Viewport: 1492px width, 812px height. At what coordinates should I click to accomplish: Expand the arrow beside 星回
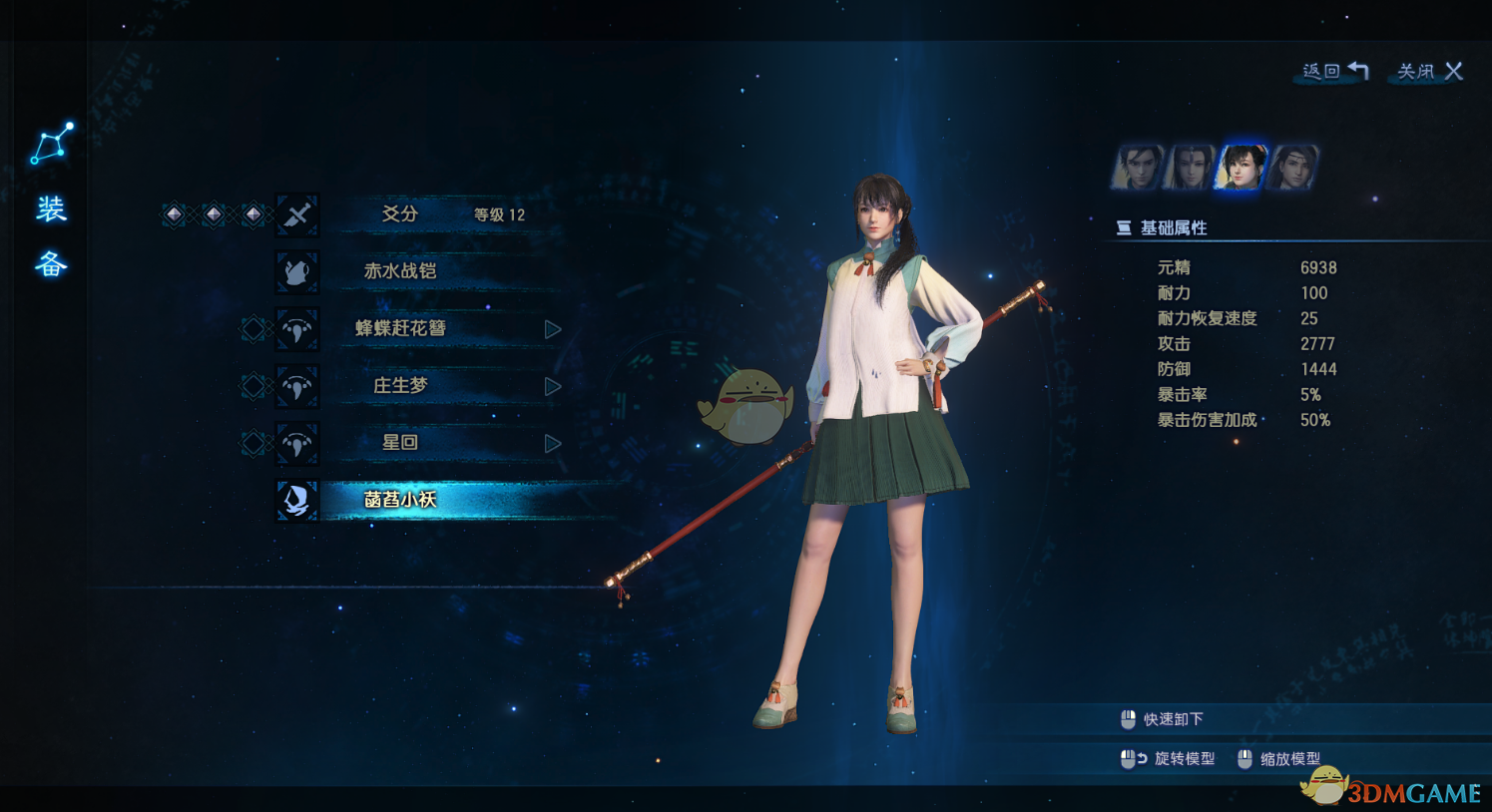[553, 443]
